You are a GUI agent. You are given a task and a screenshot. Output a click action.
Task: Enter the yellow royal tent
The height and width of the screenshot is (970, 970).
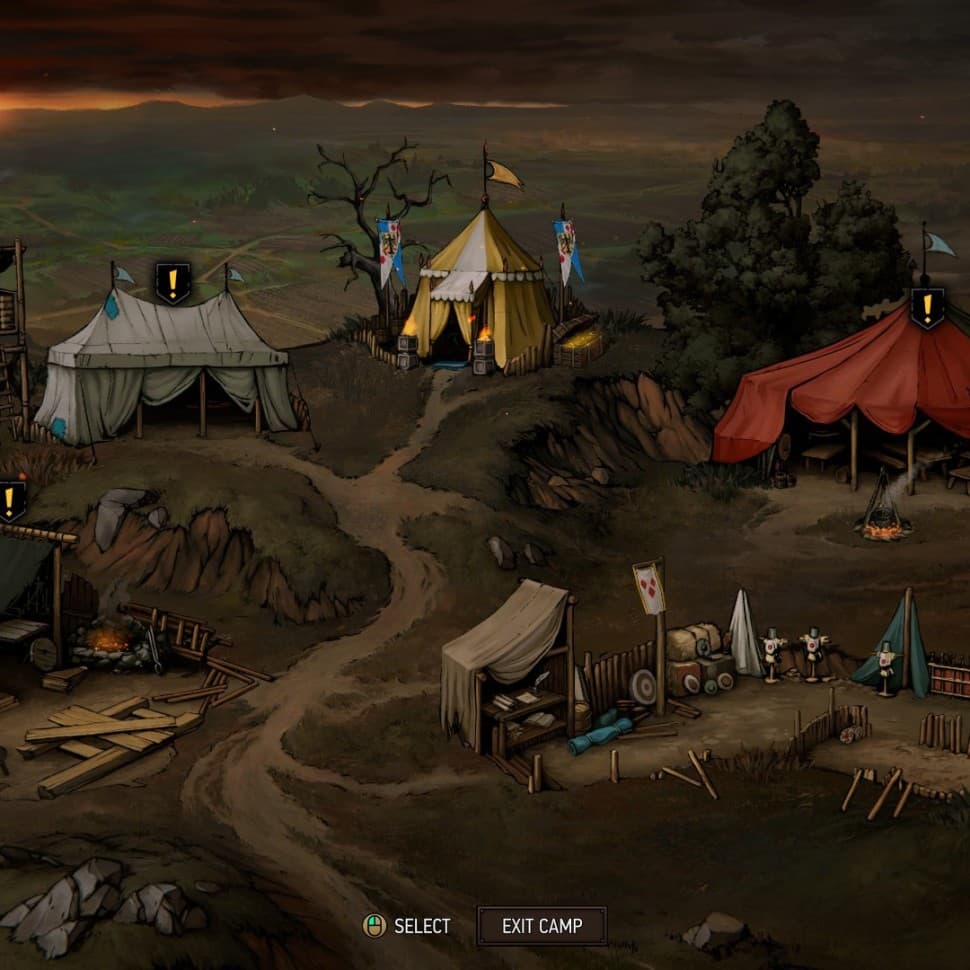(x=477, y=290)
